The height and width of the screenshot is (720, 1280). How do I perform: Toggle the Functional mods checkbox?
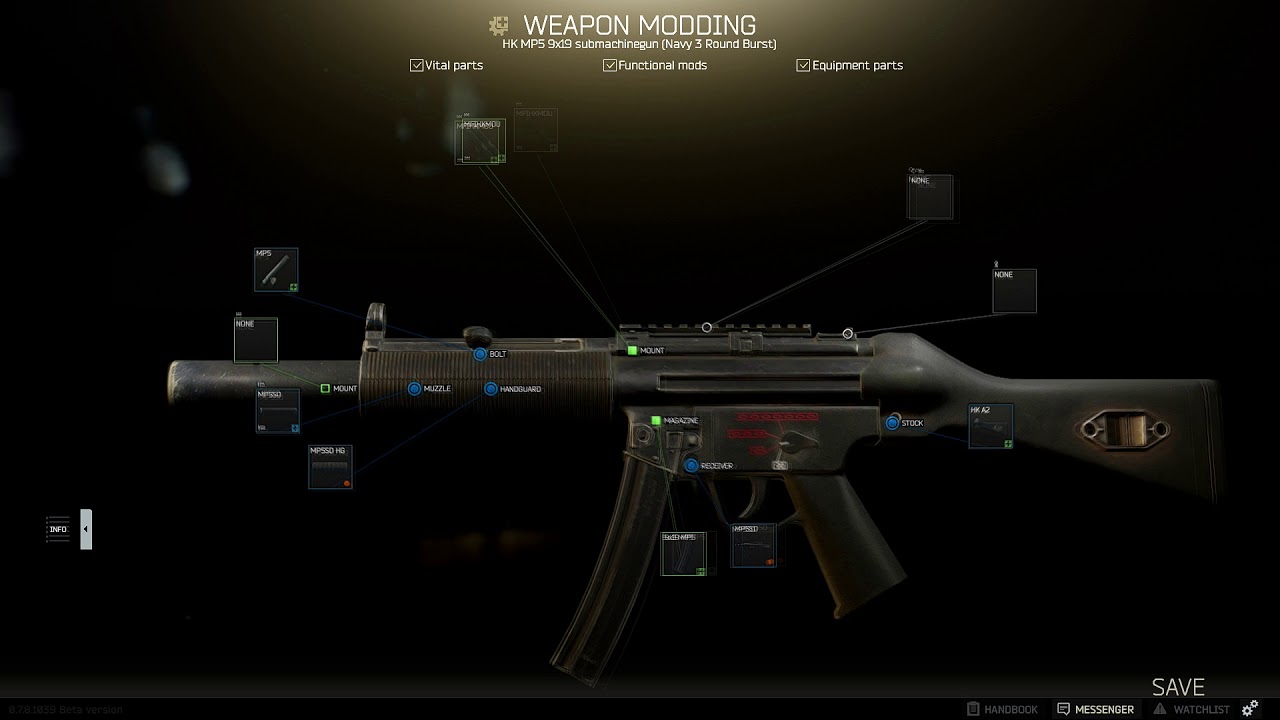click(x=609, y=65)
